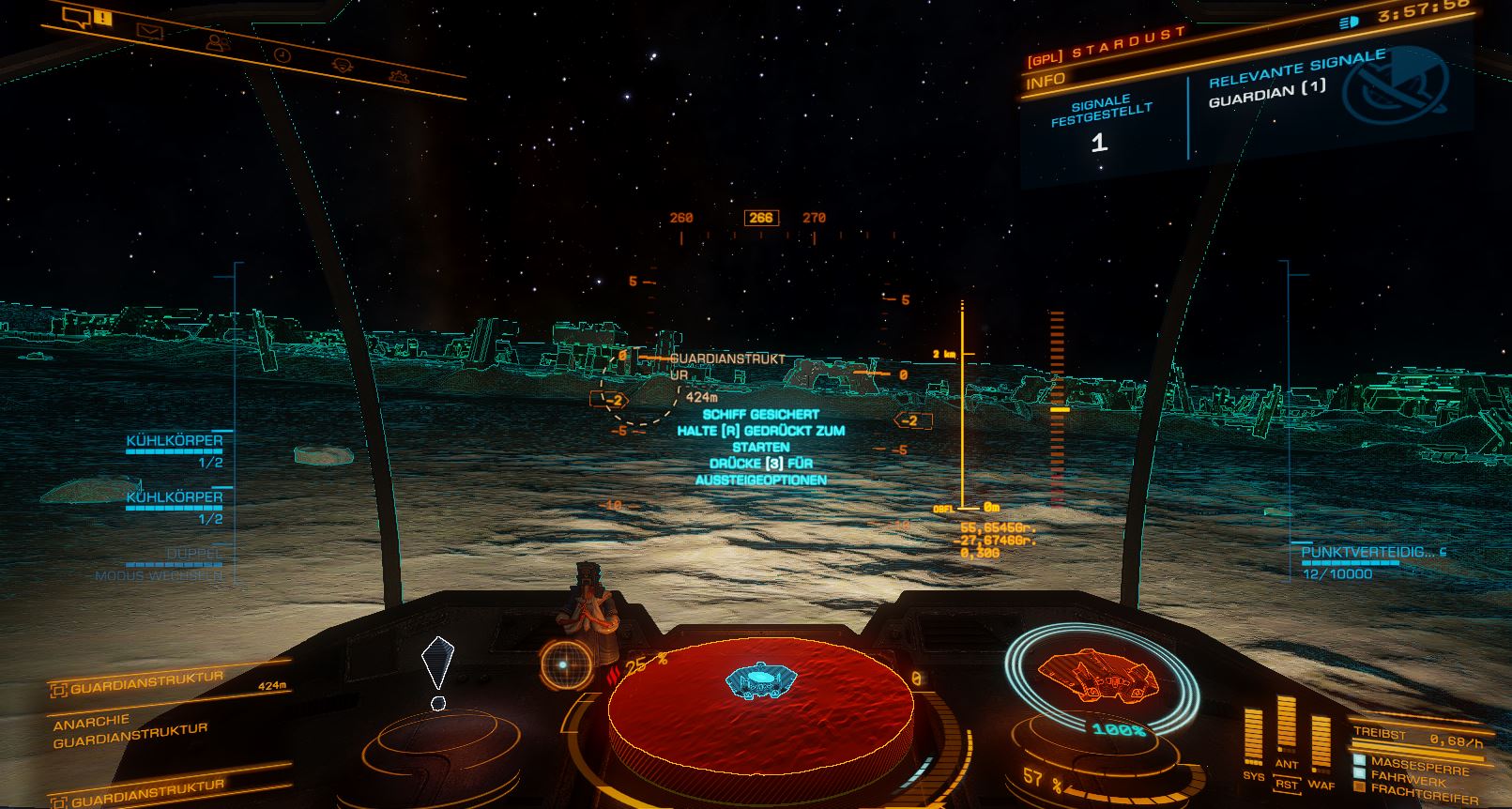
Task: Select the first Kühlkörper fire group entry
Action: 175,441
